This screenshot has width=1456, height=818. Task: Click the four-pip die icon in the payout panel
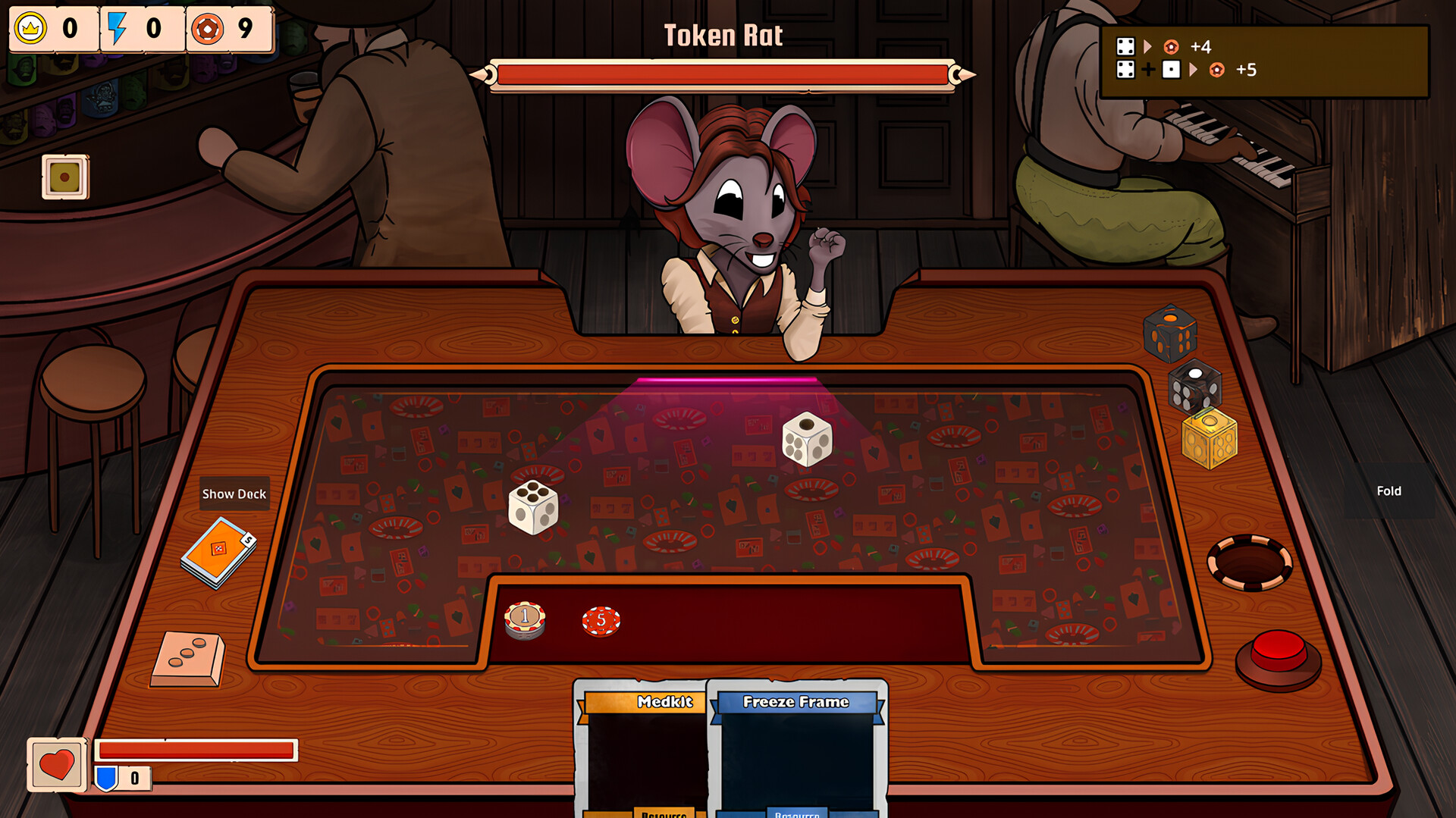[1127, 47]
